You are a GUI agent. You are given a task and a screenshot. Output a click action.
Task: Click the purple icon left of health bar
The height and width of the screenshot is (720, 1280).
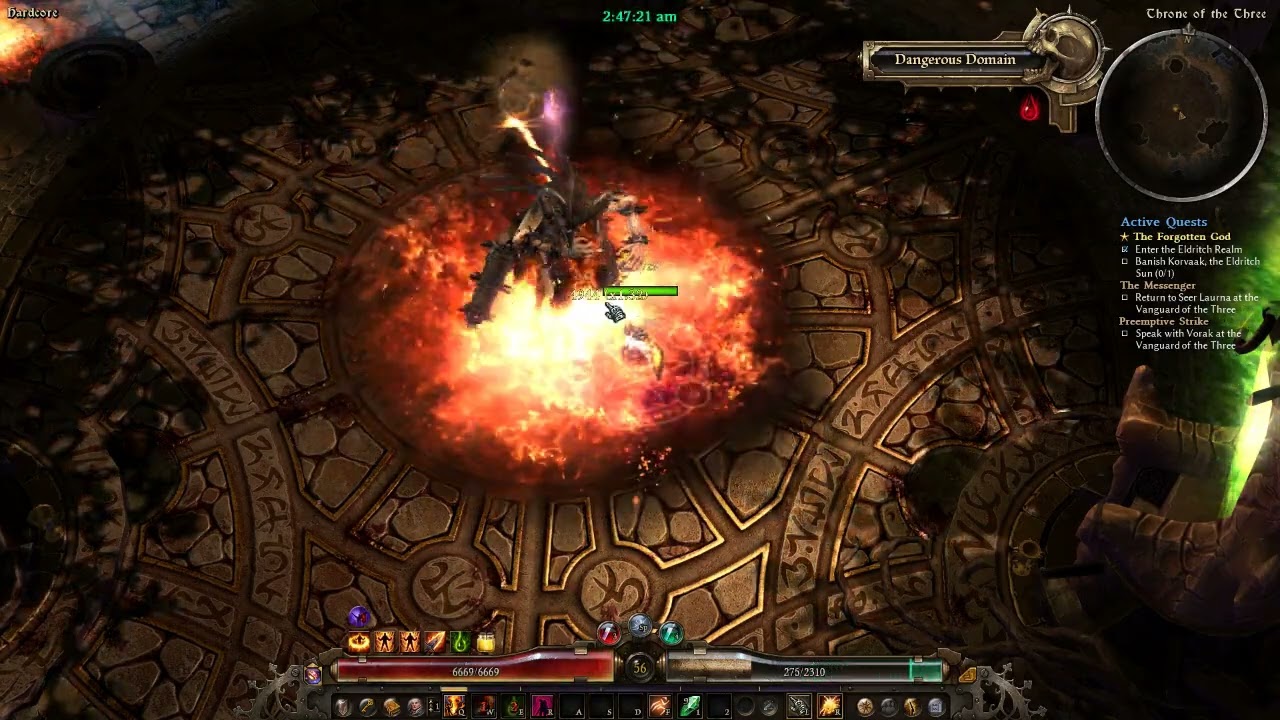coord(313,675)
